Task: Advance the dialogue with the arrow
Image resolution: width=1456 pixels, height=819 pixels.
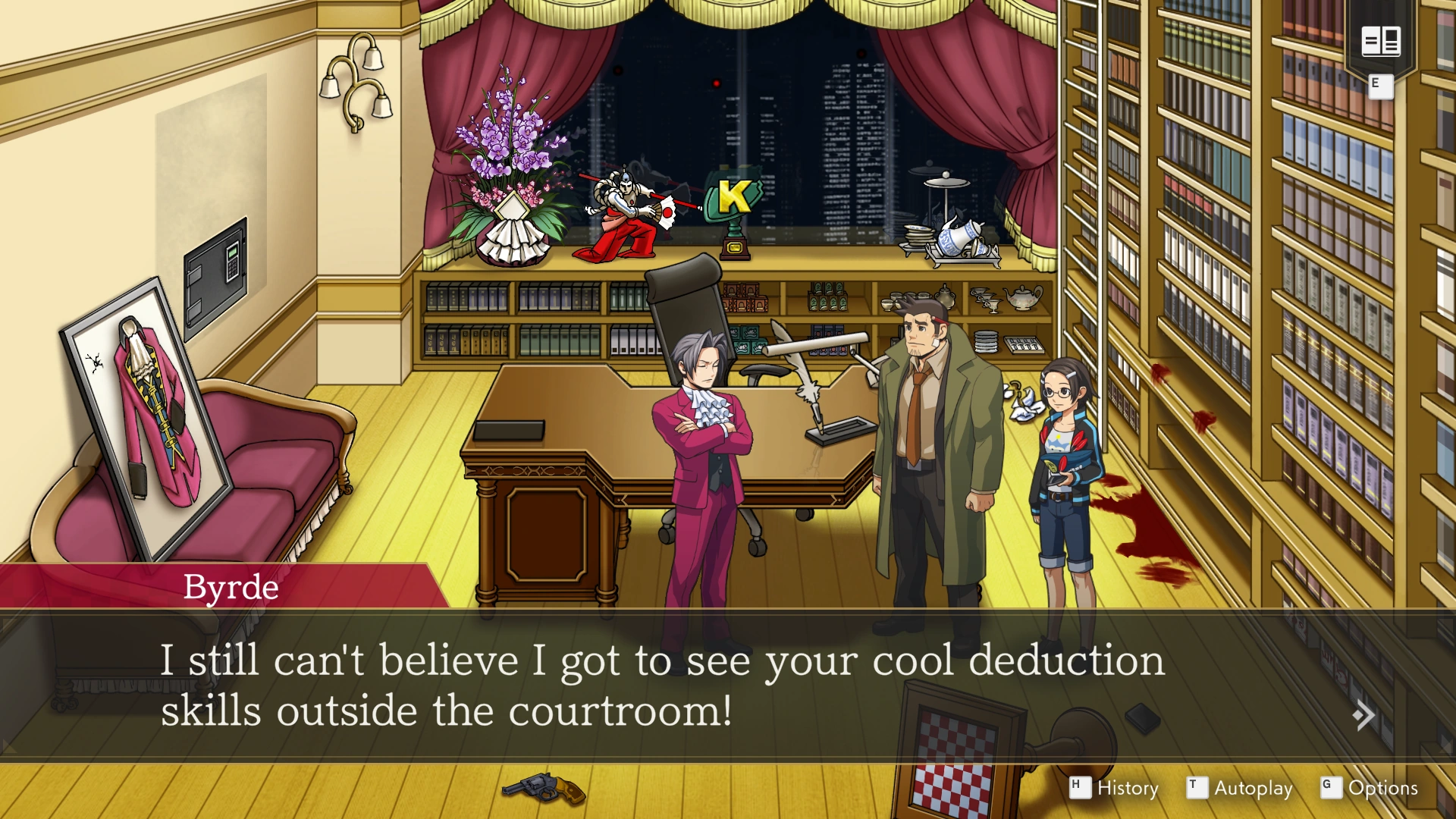Action: coord(1363,715)
